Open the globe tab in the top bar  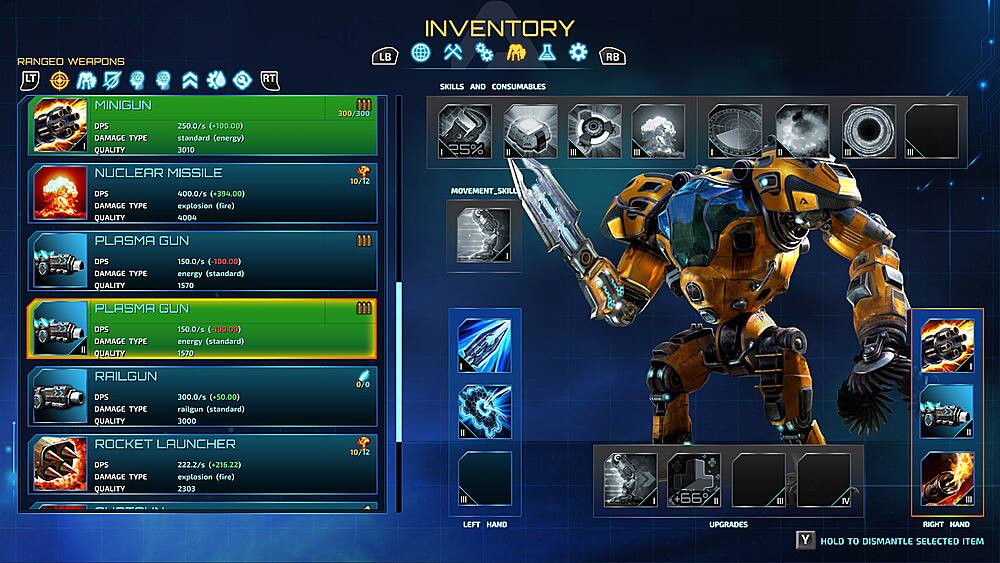(421, 52)
